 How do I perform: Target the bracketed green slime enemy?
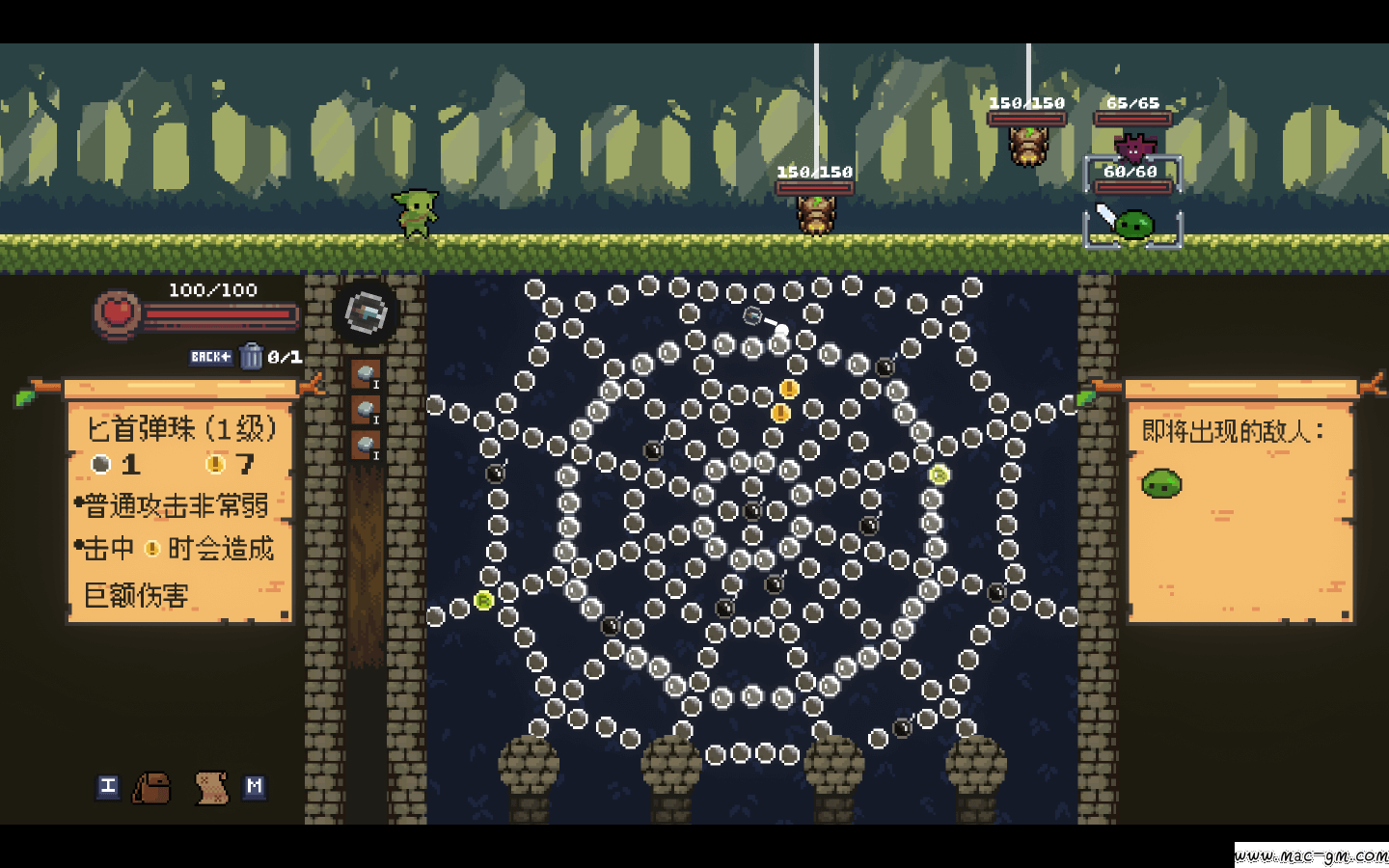coord(1133,225)
